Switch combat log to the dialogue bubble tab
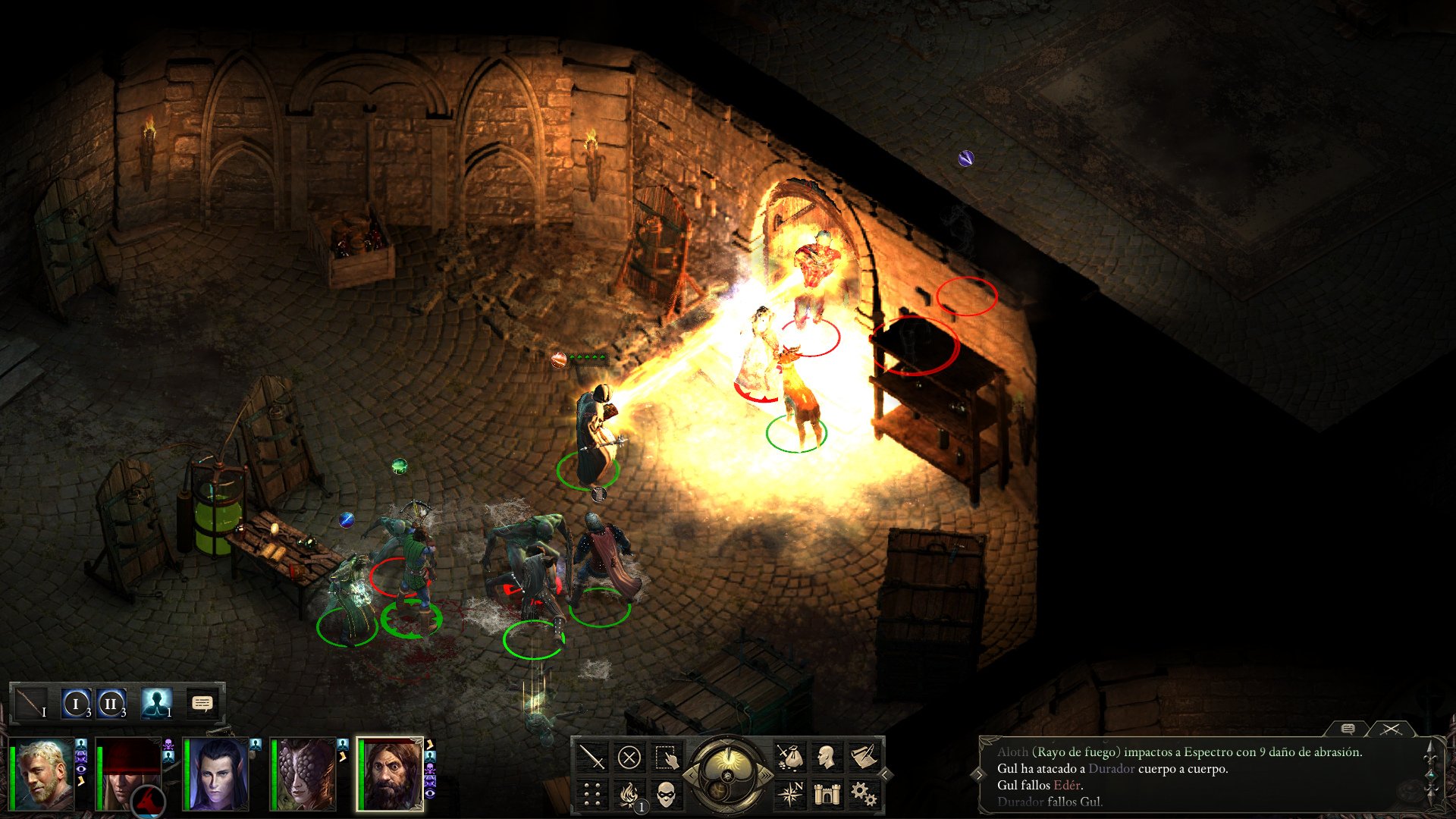This screenshot has height=819, width=1456. tap(1348, 730)
